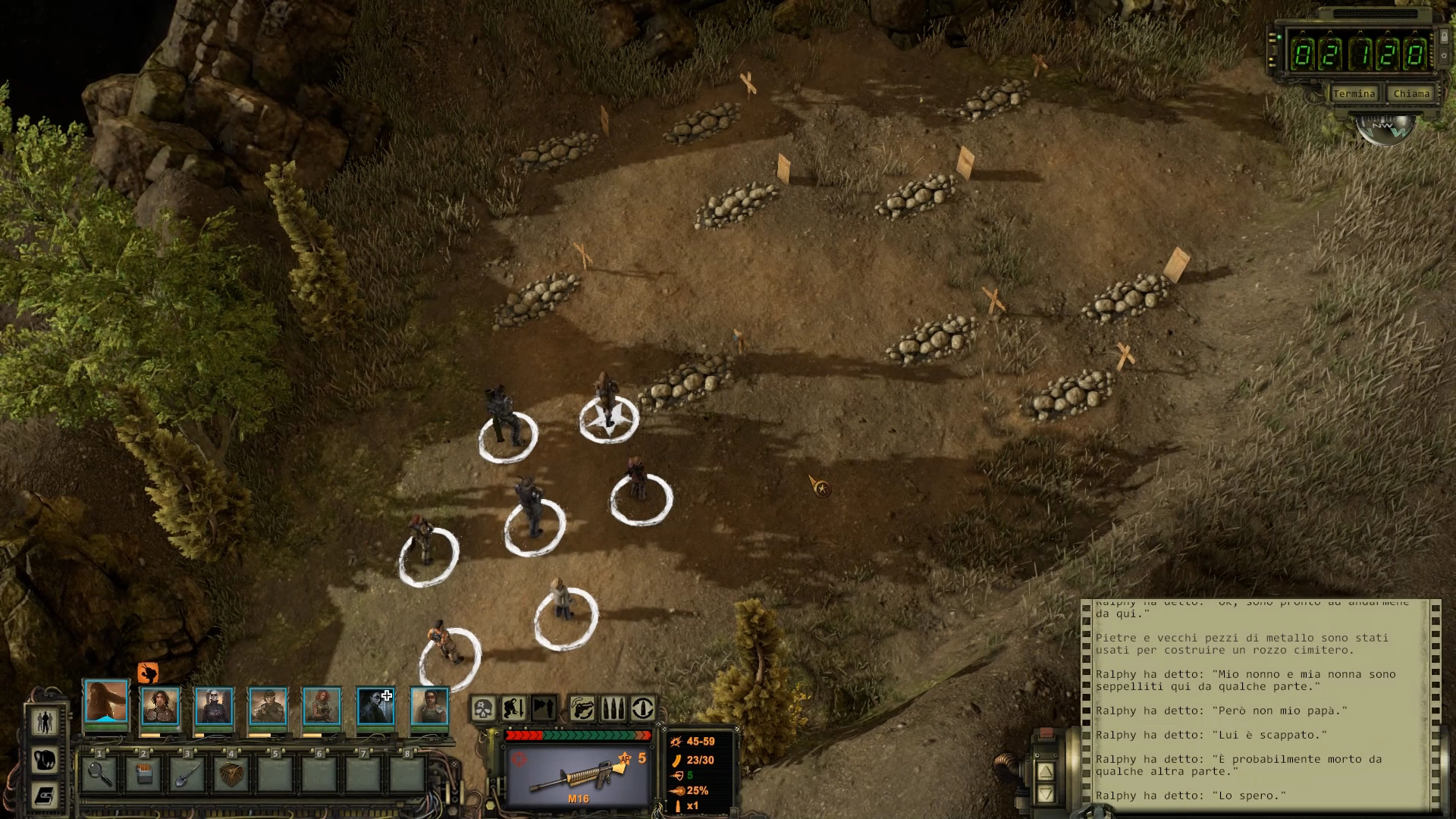Select the magnifying glass hotbar slot
1456x819 pixels.
(99, 773)
